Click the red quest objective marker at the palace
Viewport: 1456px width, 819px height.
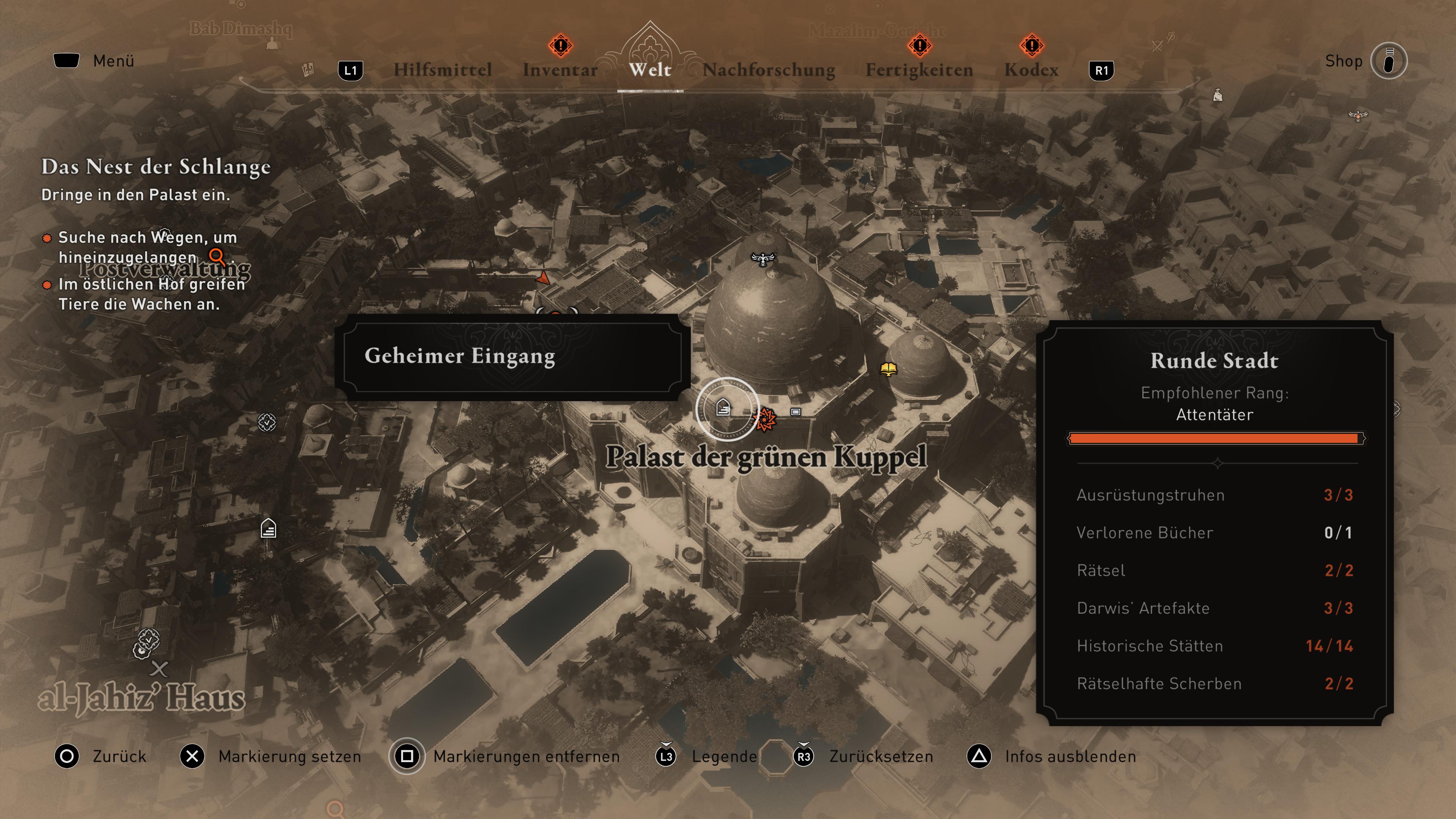pos(766,419)
